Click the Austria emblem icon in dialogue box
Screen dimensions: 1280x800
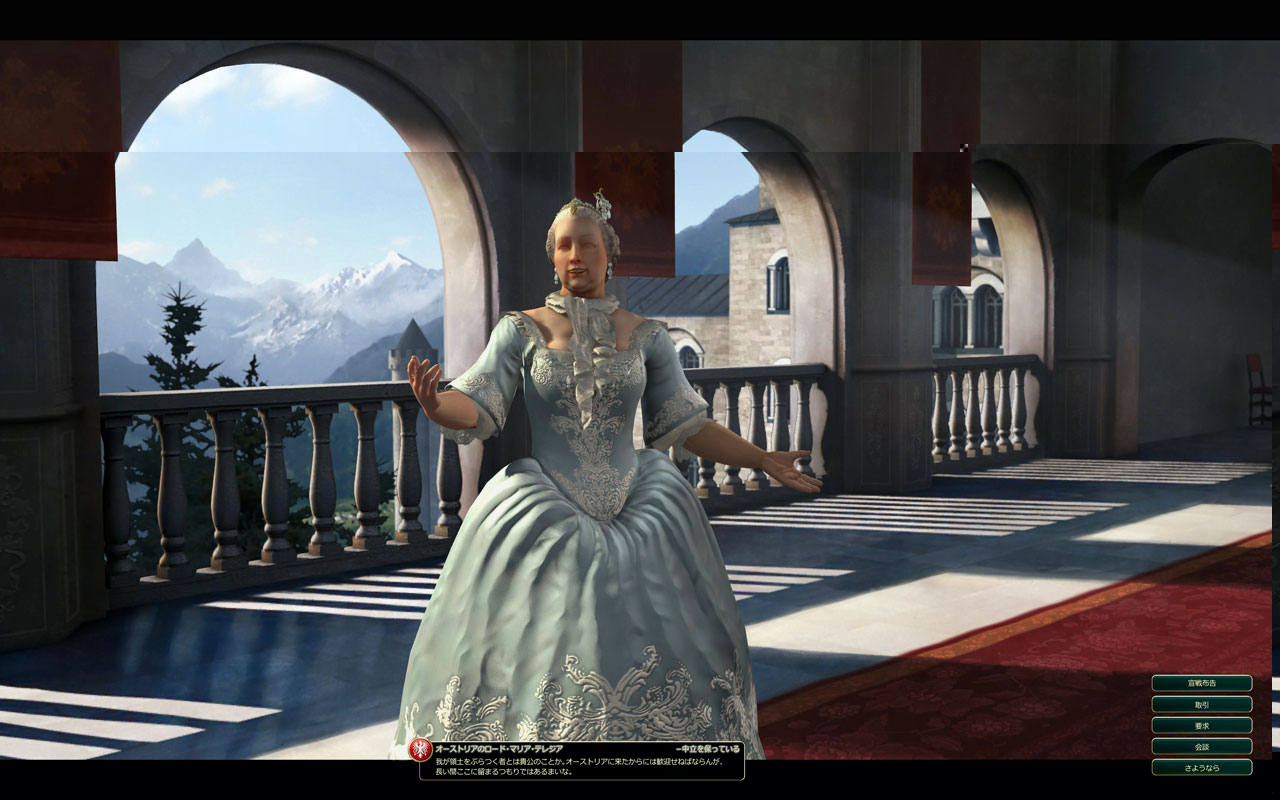click(421, 750)
